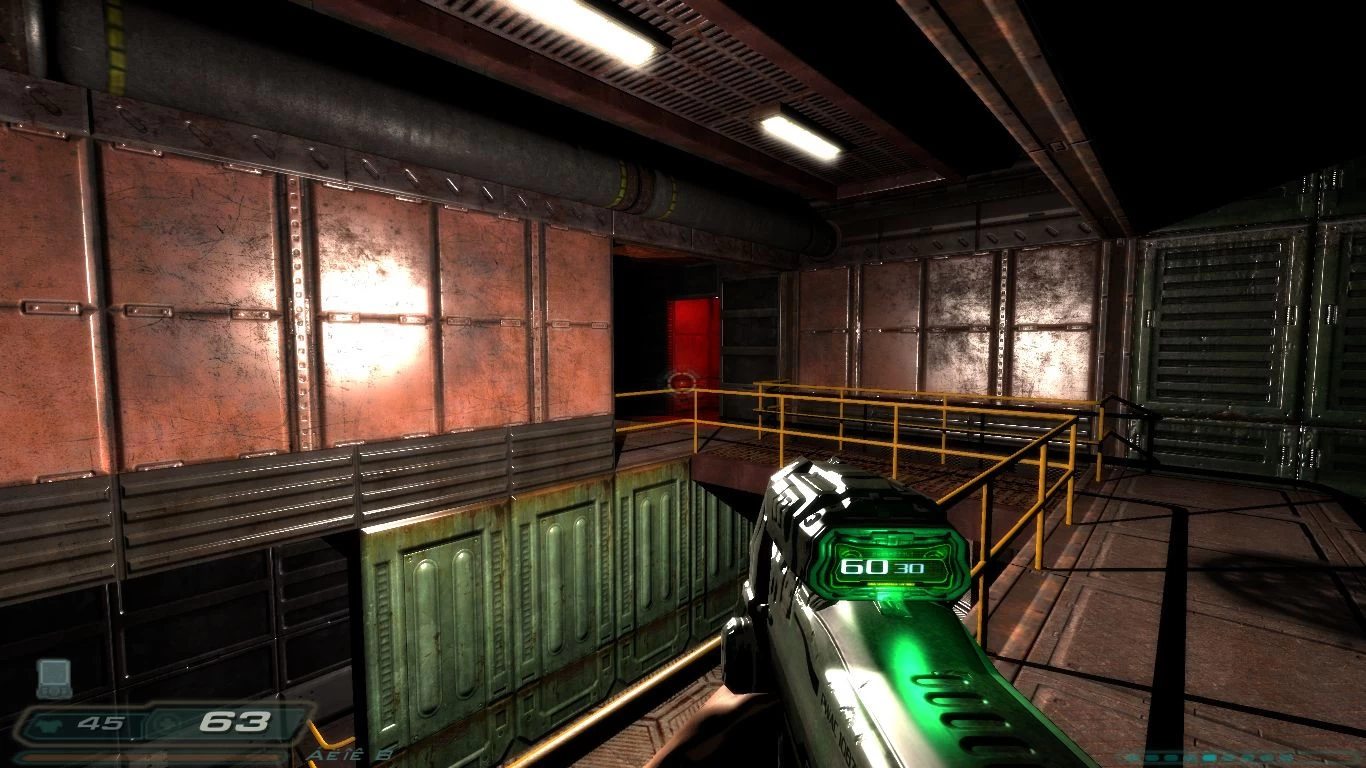
Task: Select the text label reading AÈ1Ê B
Action: pyautogui.click(x=348, y=757)
